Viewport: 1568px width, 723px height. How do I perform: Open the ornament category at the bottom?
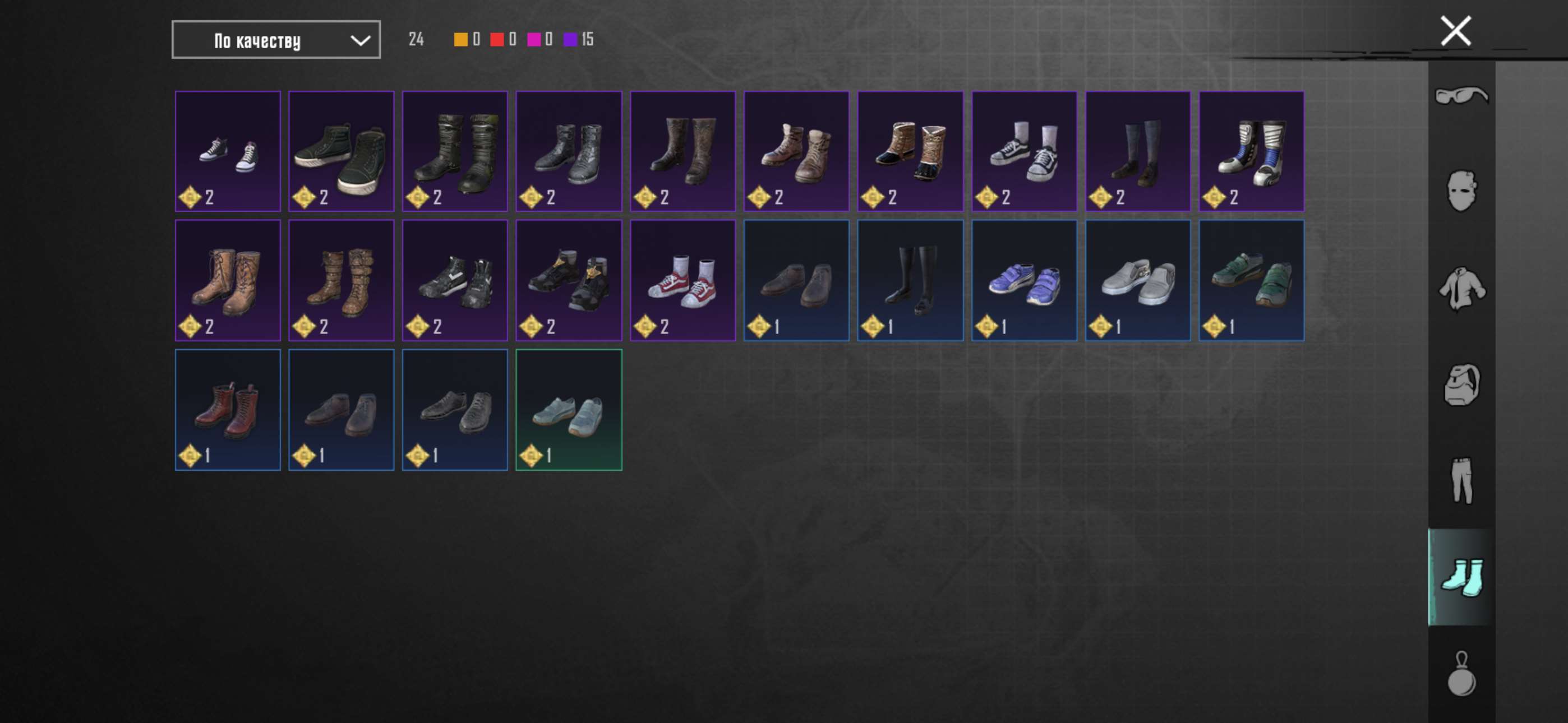point(1461,674)
